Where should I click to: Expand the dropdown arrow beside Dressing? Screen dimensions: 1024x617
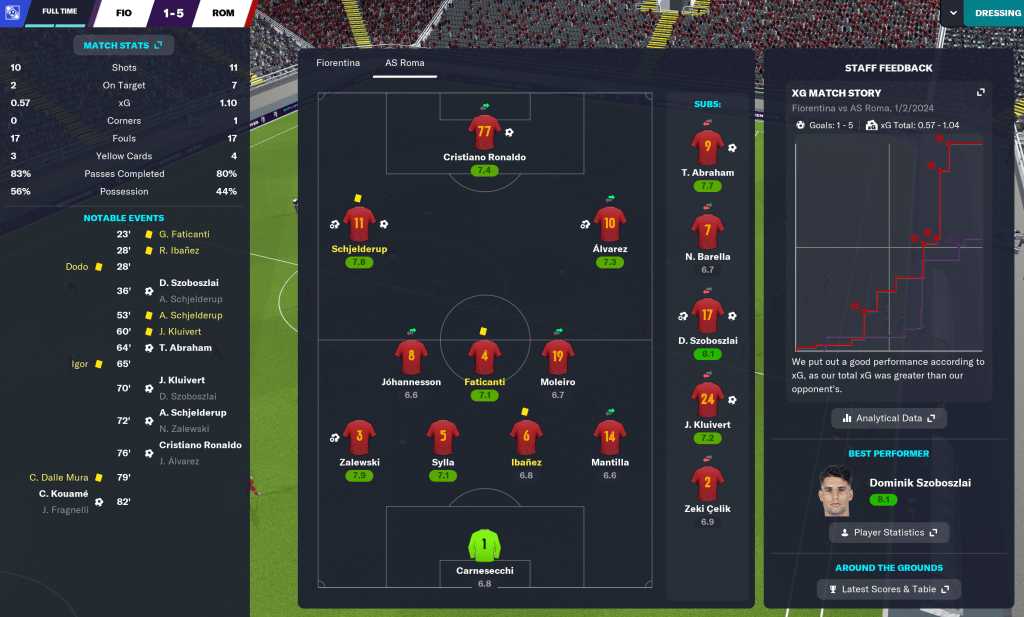pos(953,13)
